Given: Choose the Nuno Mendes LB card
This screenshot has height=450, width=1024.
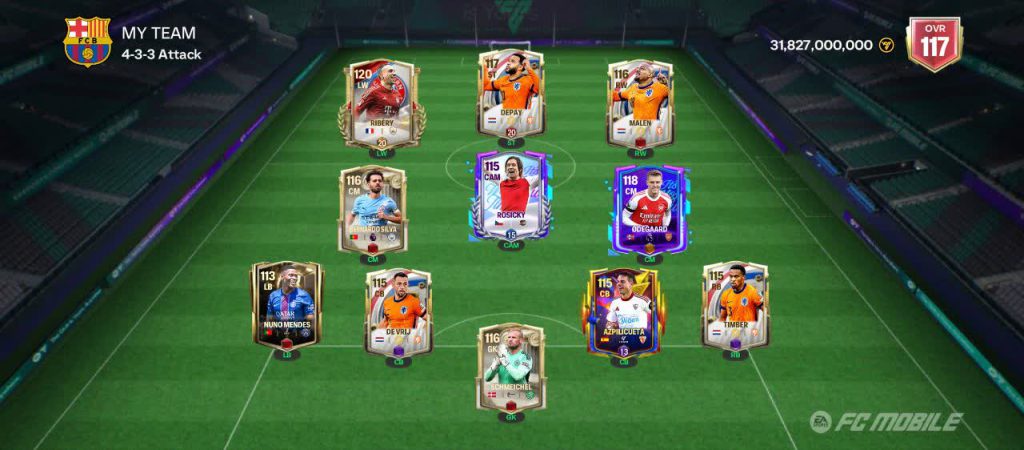Looking at the screenshot, I should 287,304.
